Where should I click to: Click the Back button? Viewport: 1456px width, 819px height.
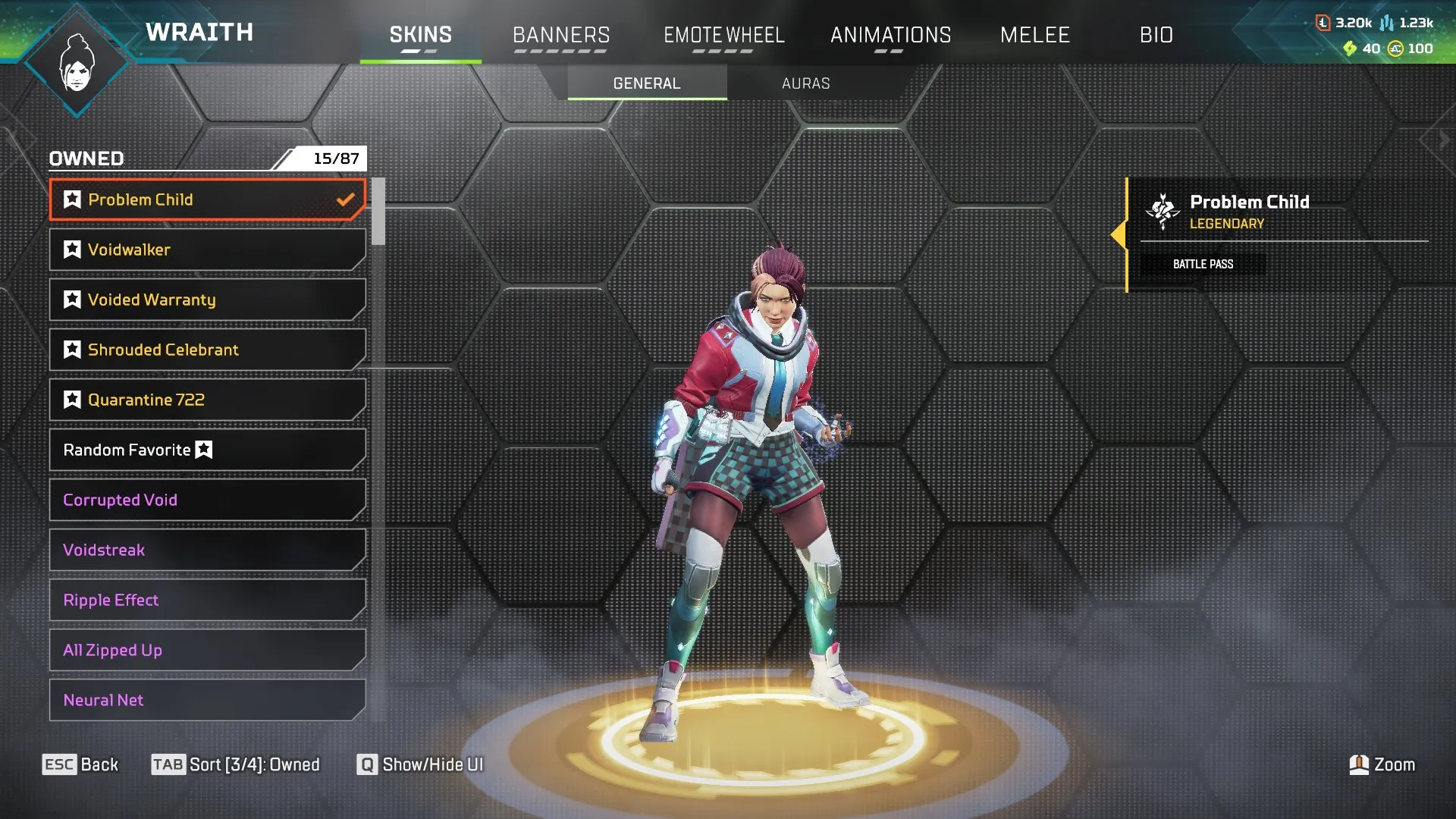click(x=81, y=764)
